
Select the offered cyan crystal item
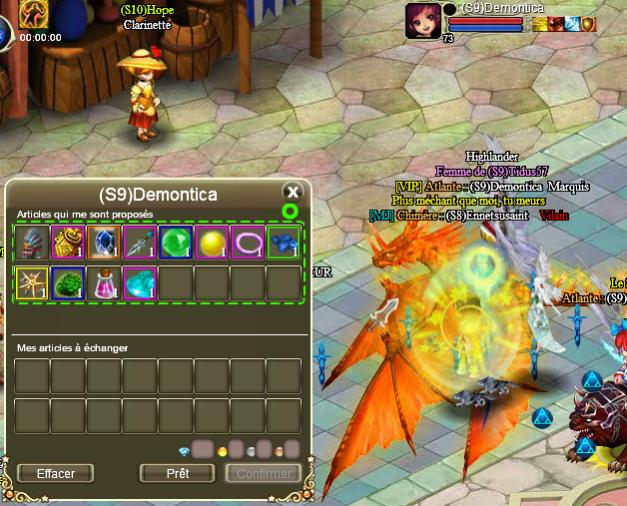point(140,284)
